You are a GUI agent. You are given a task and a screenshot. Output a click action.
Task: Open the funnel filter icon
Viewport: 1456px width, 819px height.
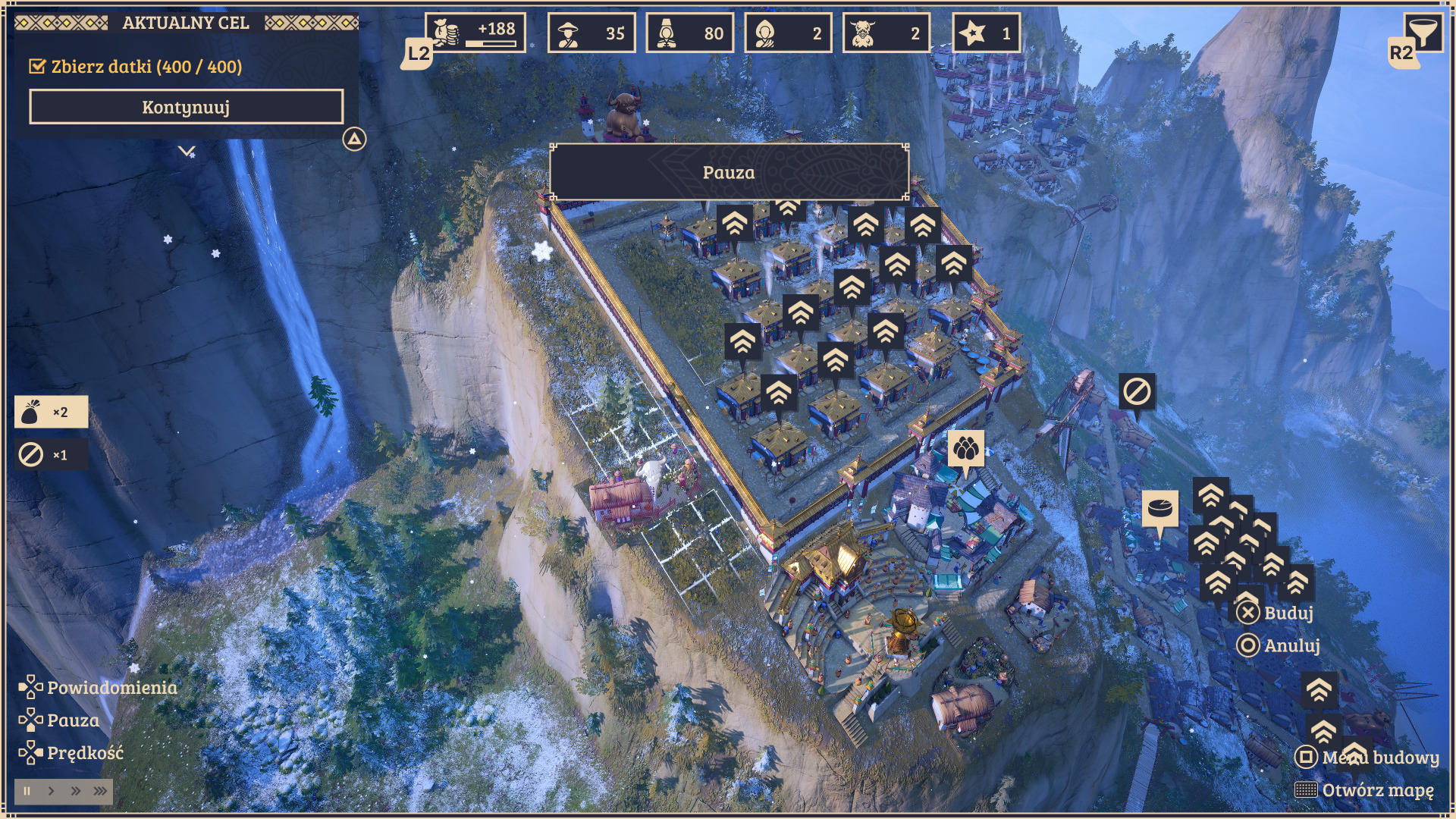1423,33
